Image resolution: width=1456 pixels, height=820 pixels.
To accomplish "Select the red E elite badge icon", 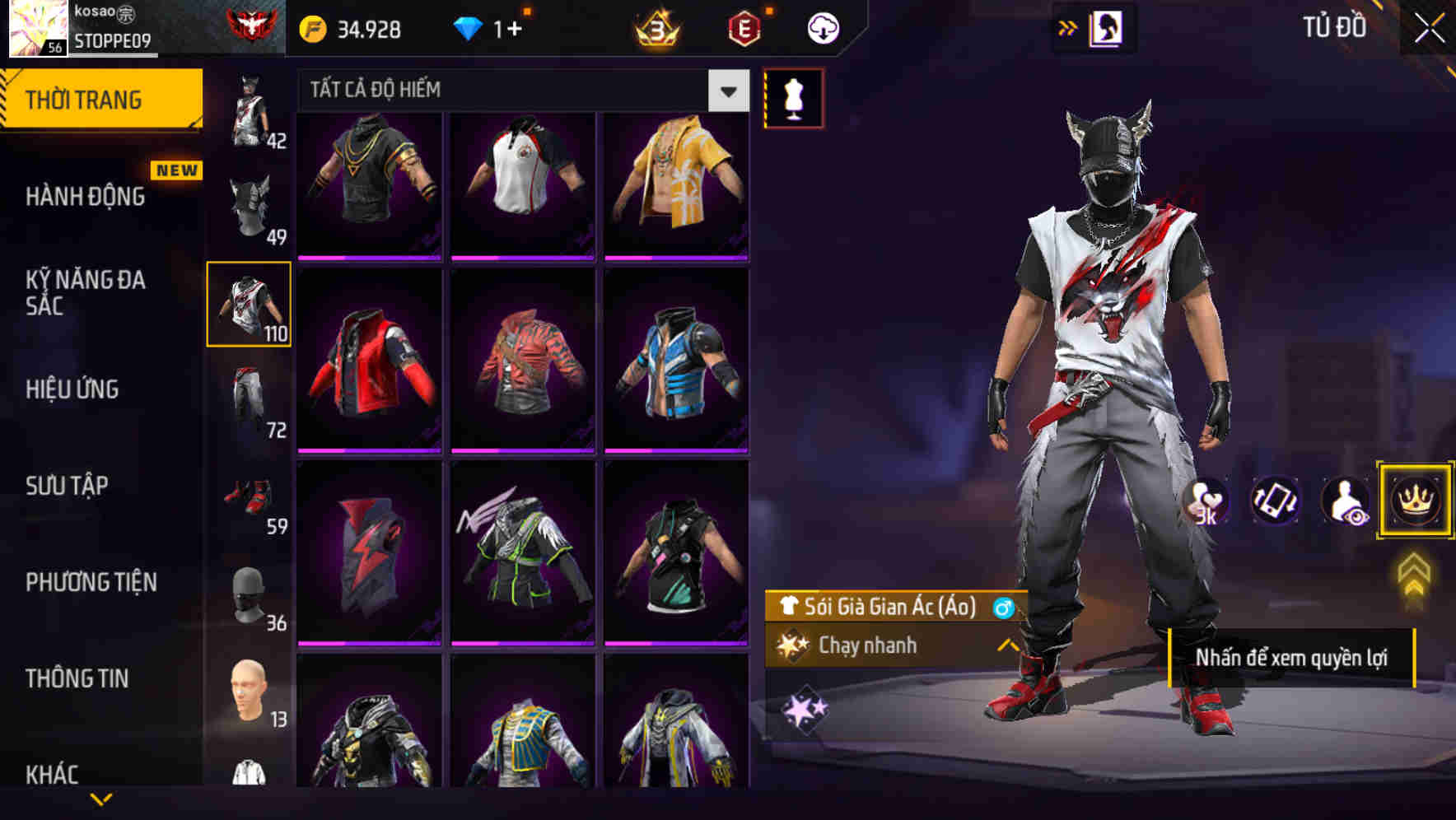I will (x=745, y=26).
